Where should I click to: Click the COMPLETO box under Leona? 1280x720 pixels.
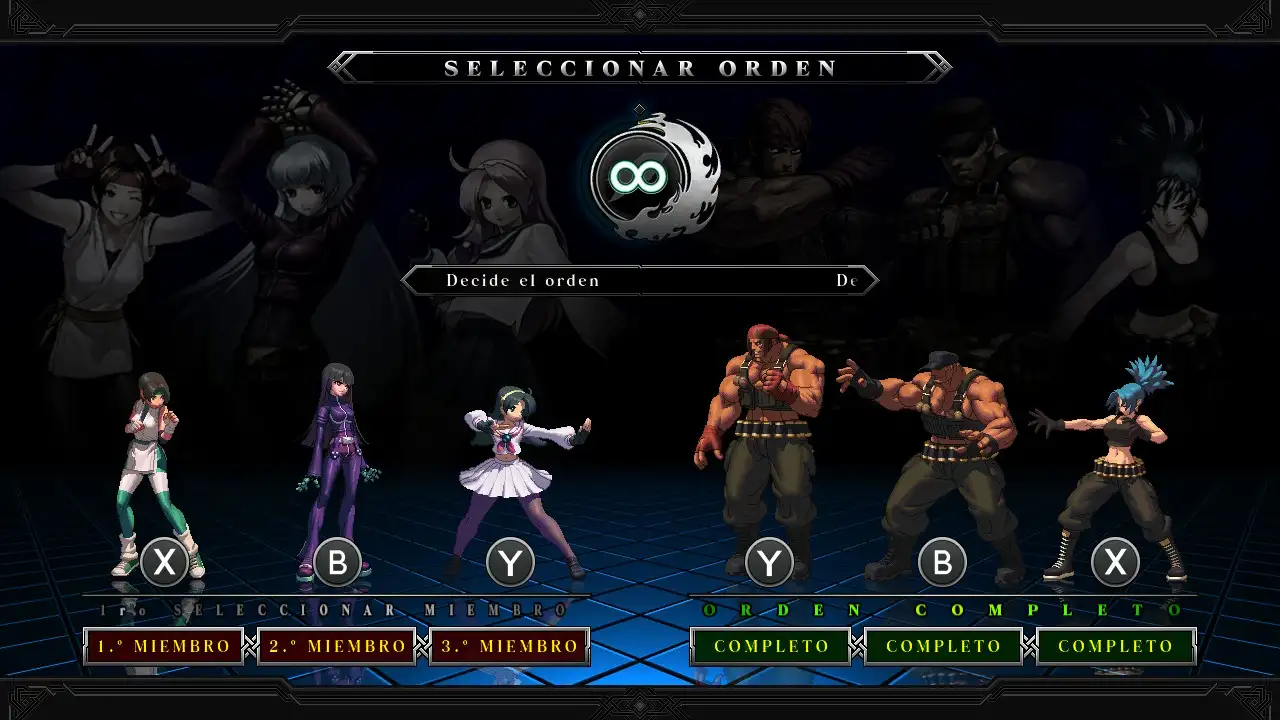click(1116, 646)
